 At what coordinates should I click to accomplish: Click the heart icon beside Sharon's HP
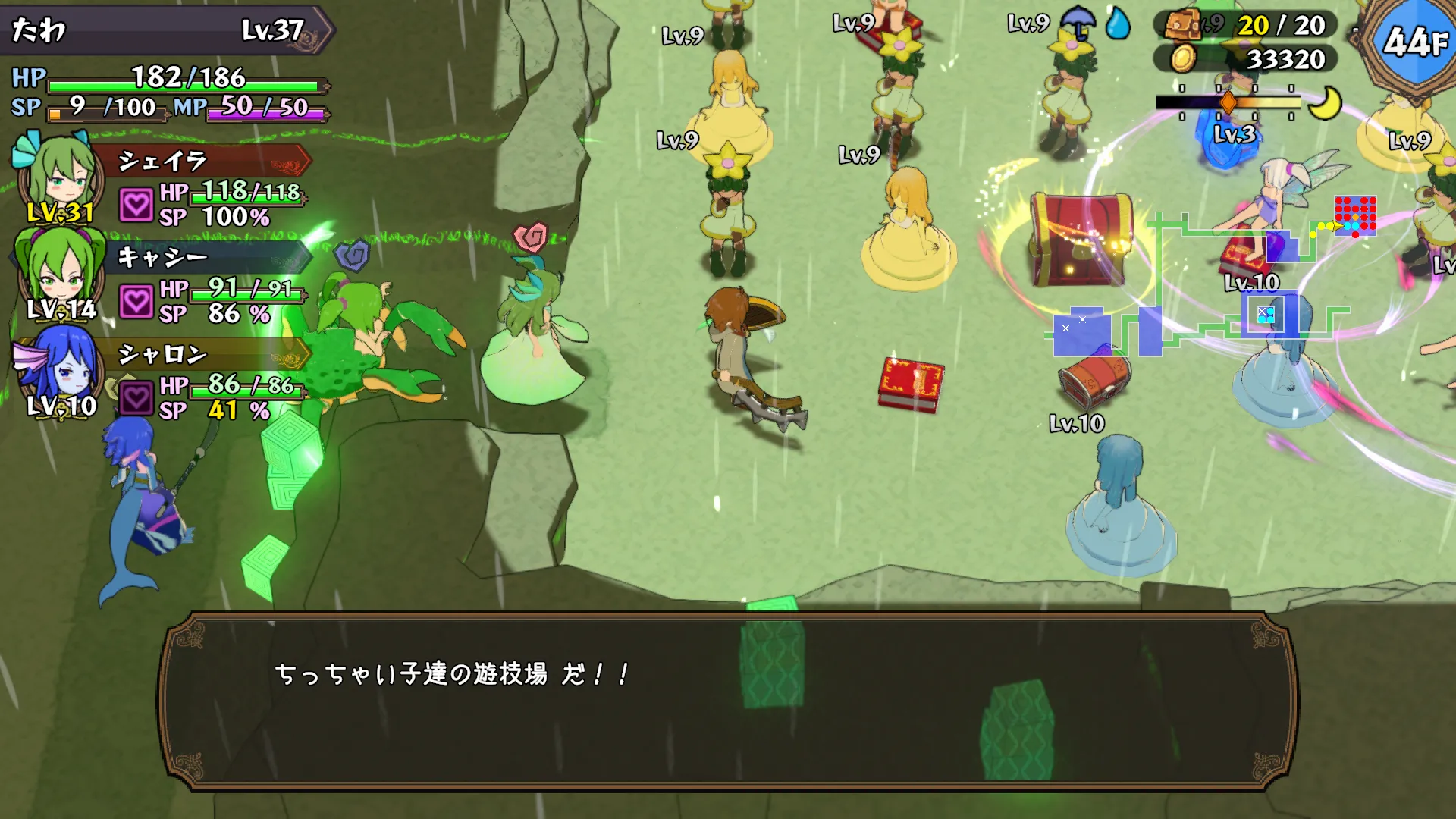pyautogui.click(x=136, y=398)
